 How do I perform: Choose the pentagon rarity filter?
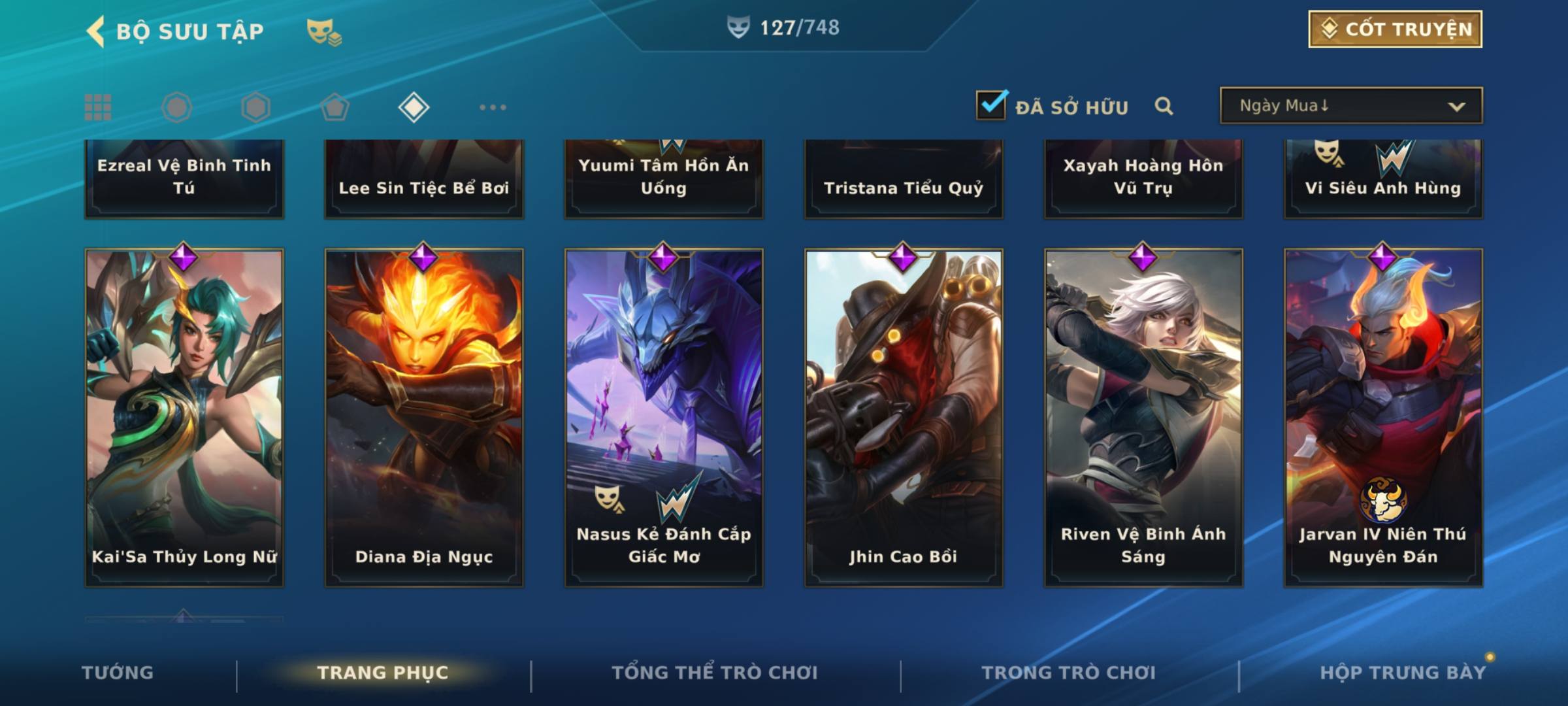click(335, 107)
